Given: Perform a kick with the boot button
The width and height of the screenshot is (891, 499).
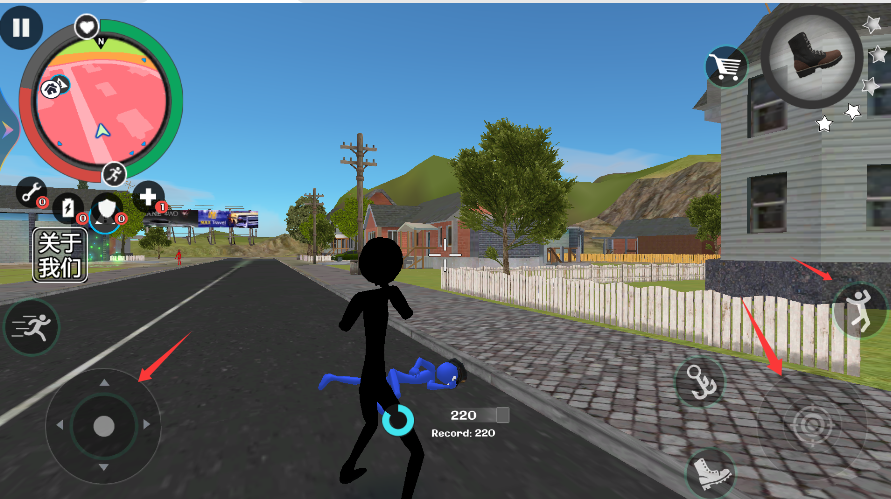Looking at the screenshot, I should point(709,471).
